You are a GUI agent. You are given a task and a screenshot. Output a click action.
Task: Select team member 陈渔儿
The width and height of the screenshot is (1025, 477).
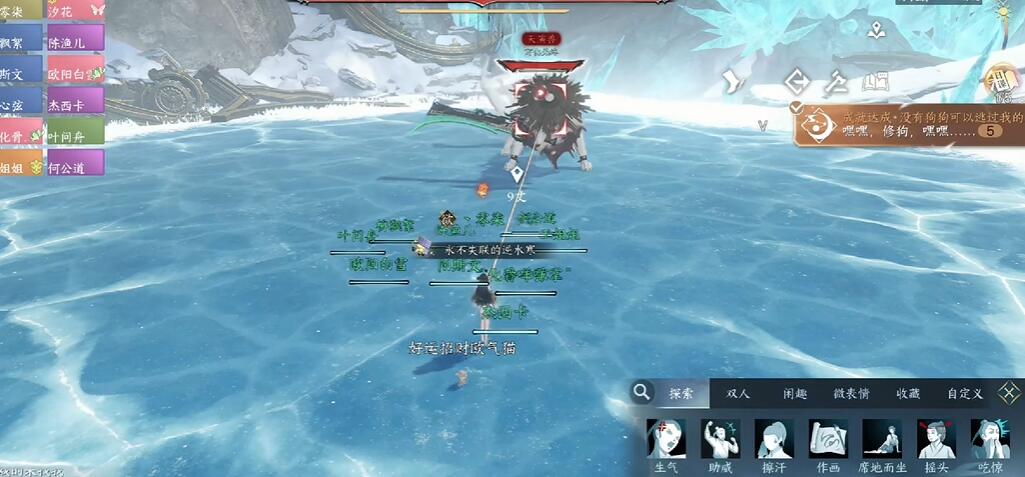coord(75,40)
